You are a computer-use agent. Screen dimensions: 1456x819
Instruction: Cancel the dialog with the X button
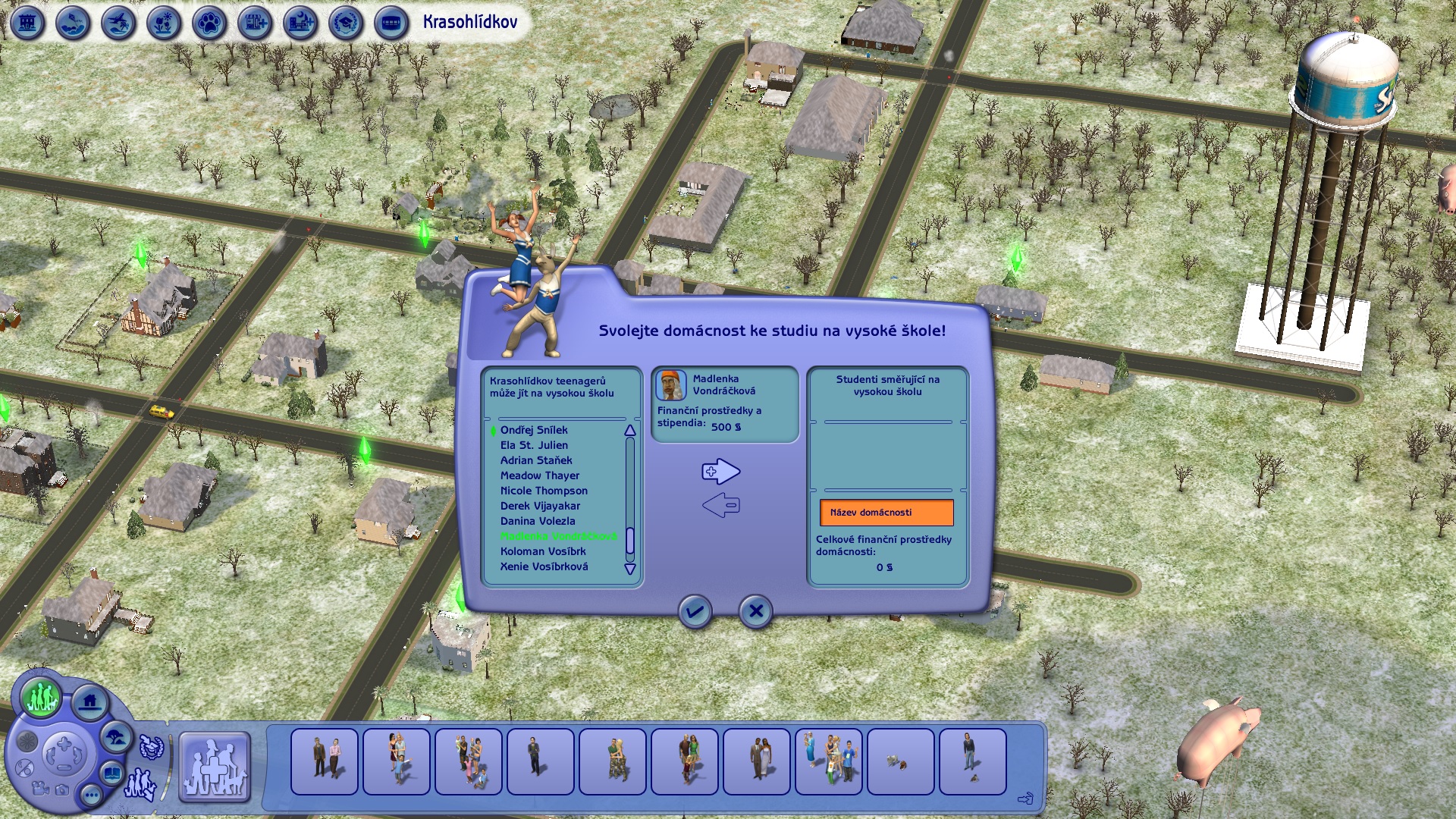[755, 611]
